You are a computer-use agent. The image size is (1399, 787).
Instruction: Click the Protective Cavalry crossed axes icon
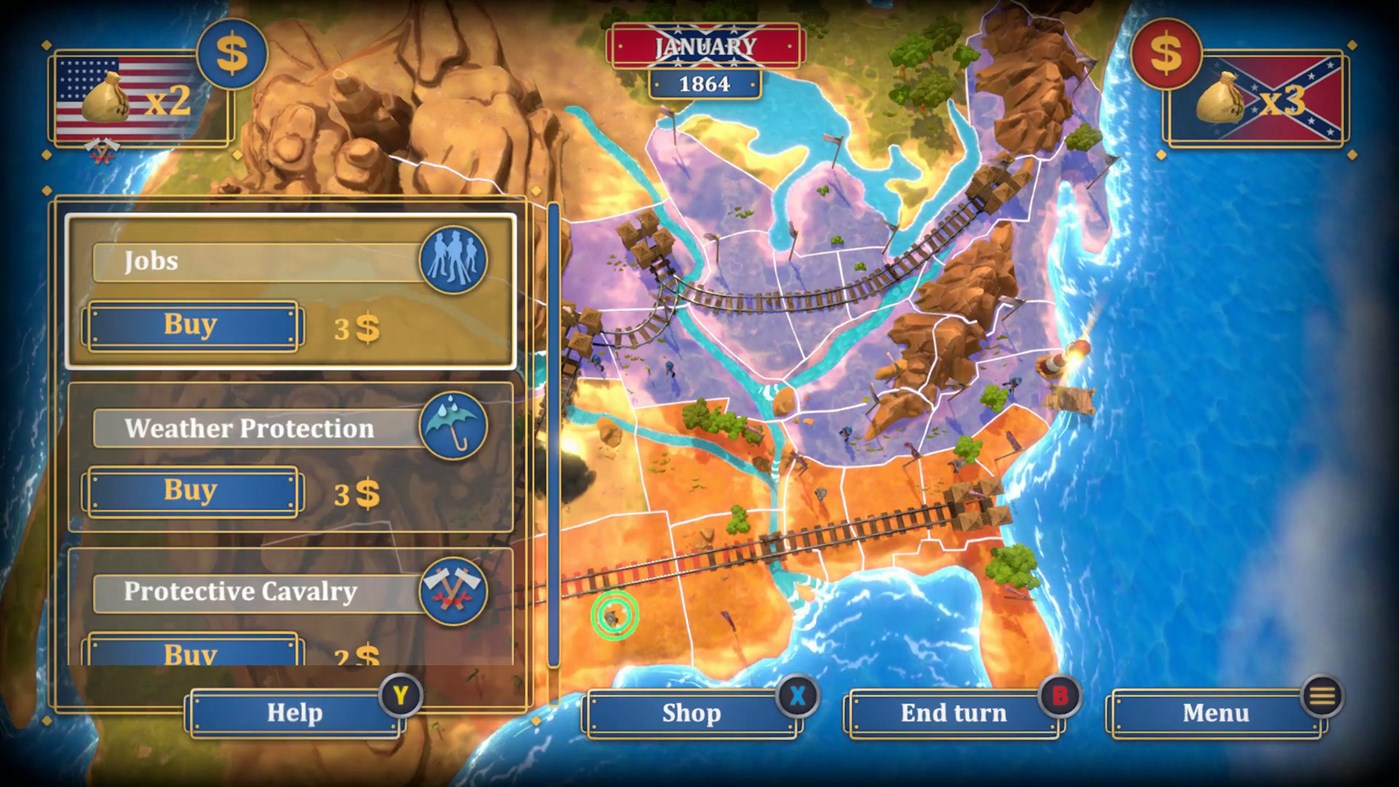coord(452,592)
